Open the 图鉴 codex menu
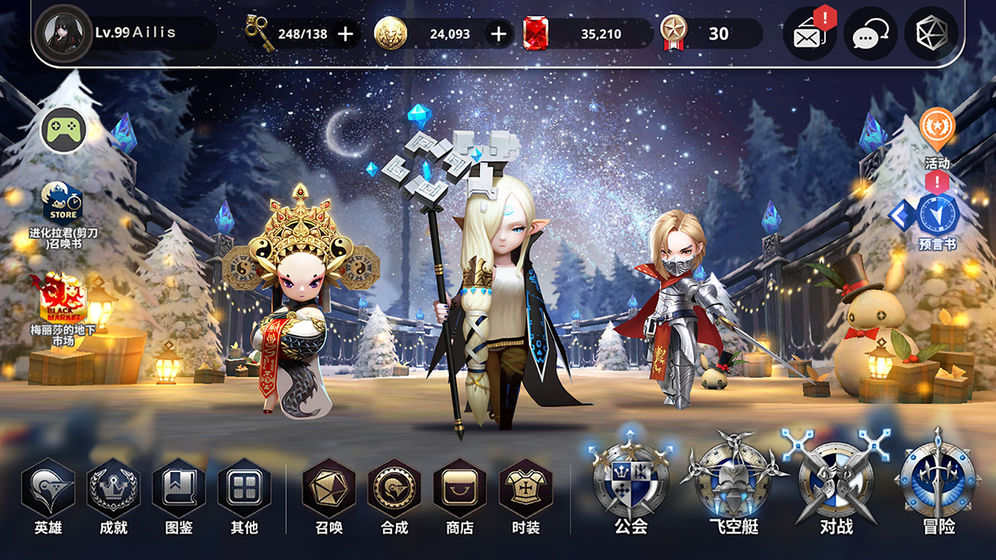This screenshot has height=560, width=996. pos(178,489)
